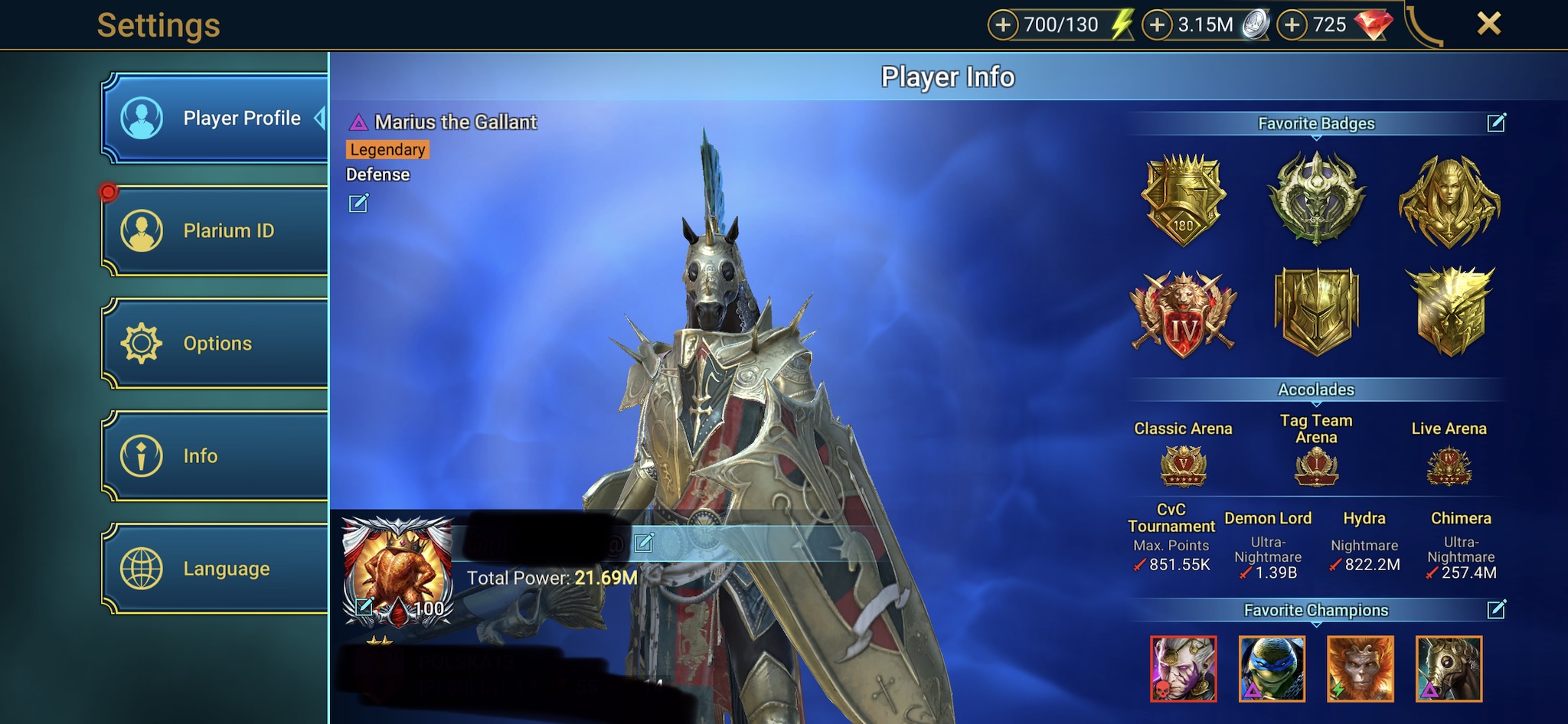
Task: Change the roast chicken player avatar
Action: pos(364,607)
